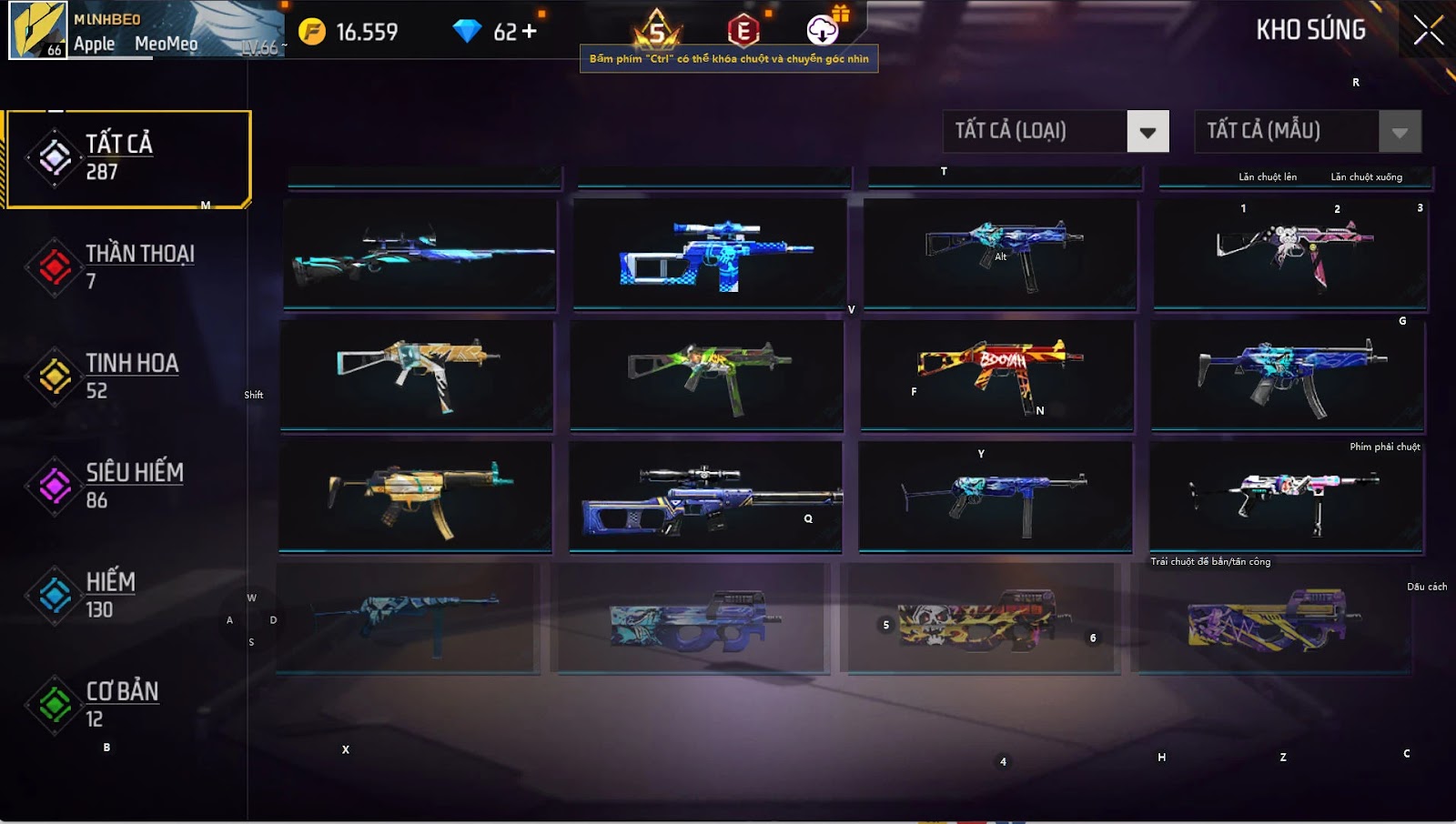The width and height of the screenshot is (1456, 824).
Task: Pick the gold MP5 skin
Action: (415, 497)
